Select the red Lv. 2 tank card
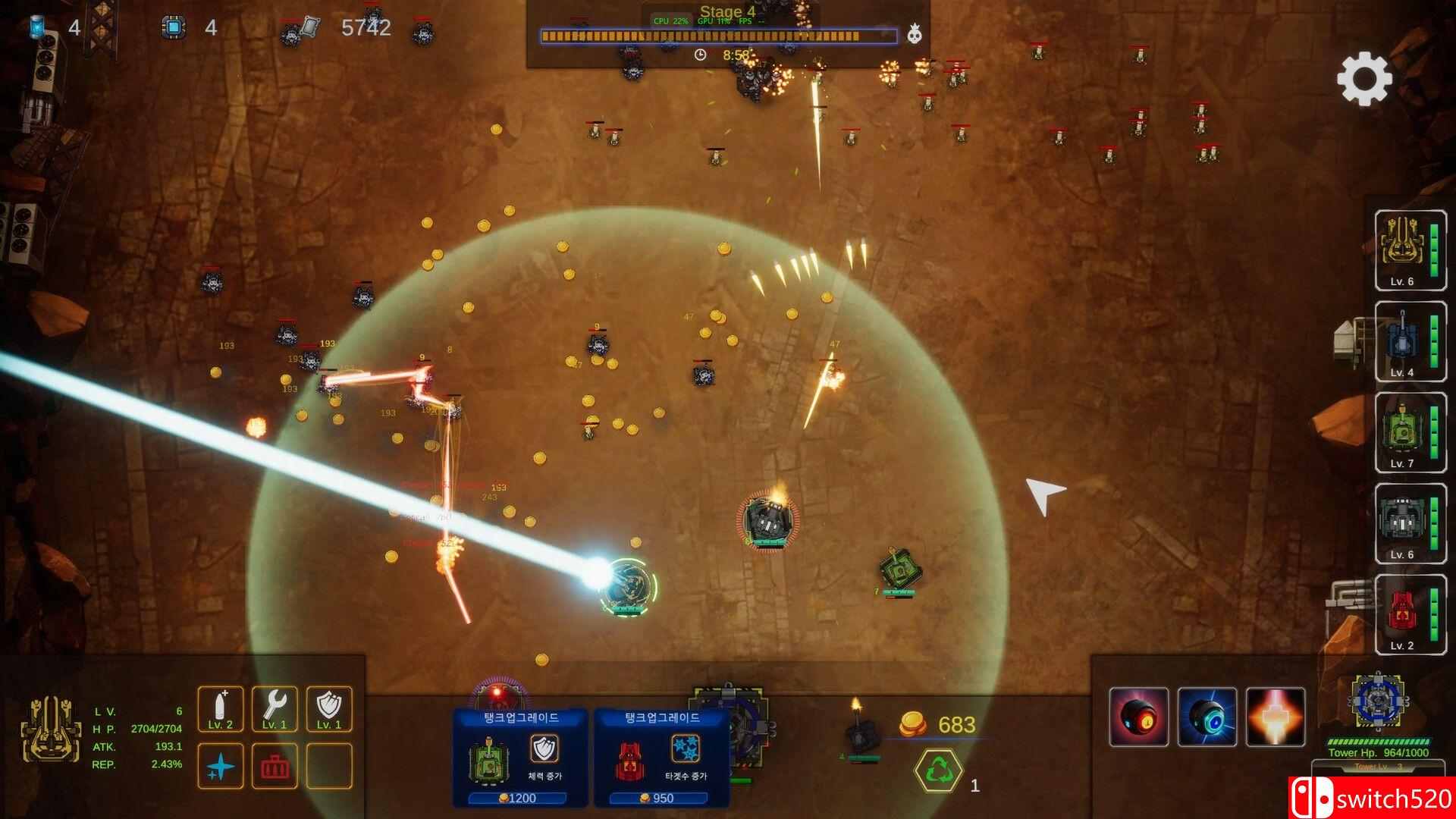Image resolution: width=1456 pixels, height=819 pixels. click(1410, 614)
